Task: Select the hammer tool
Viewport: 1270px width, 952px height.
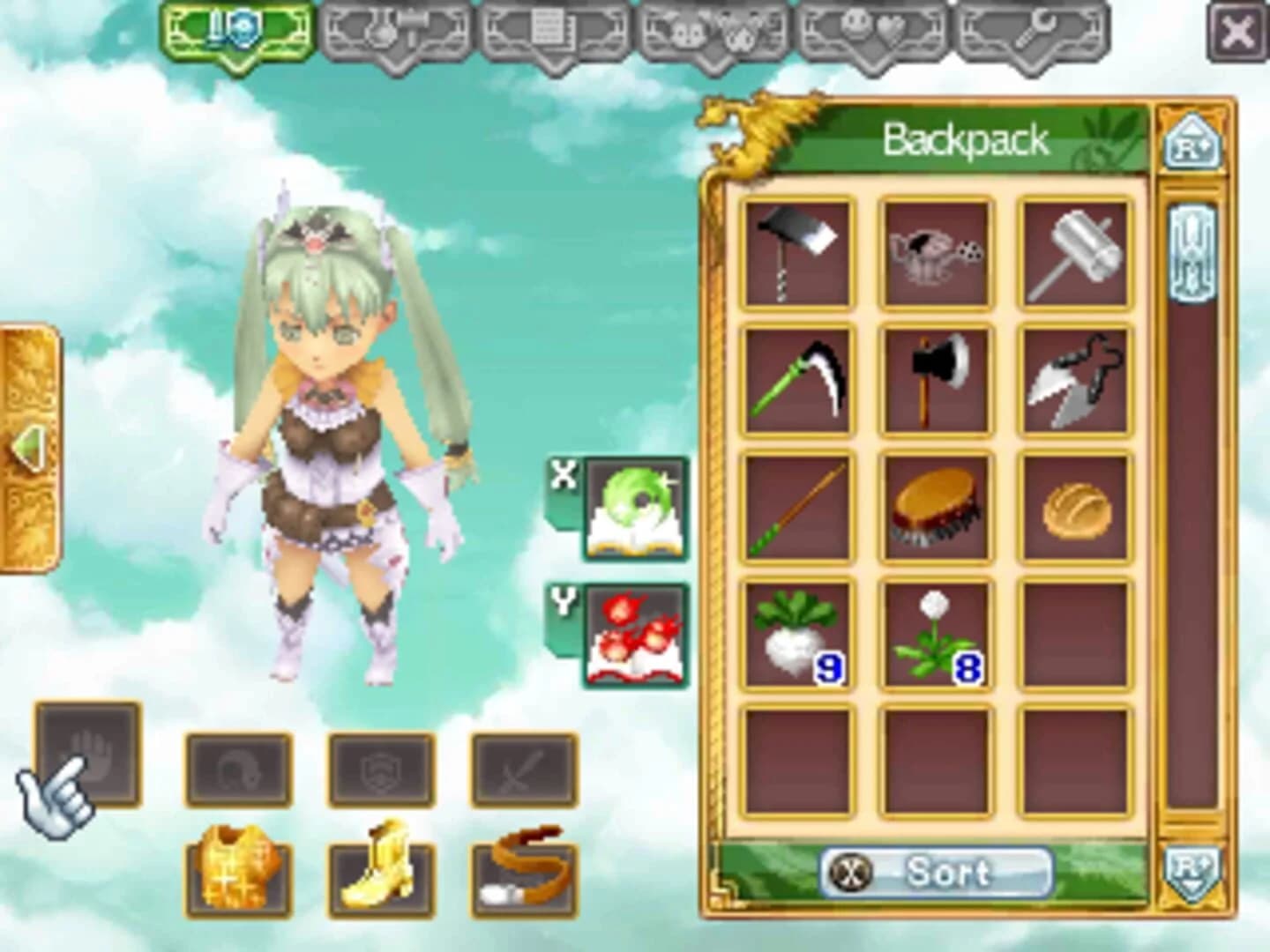Action: 1074,251
